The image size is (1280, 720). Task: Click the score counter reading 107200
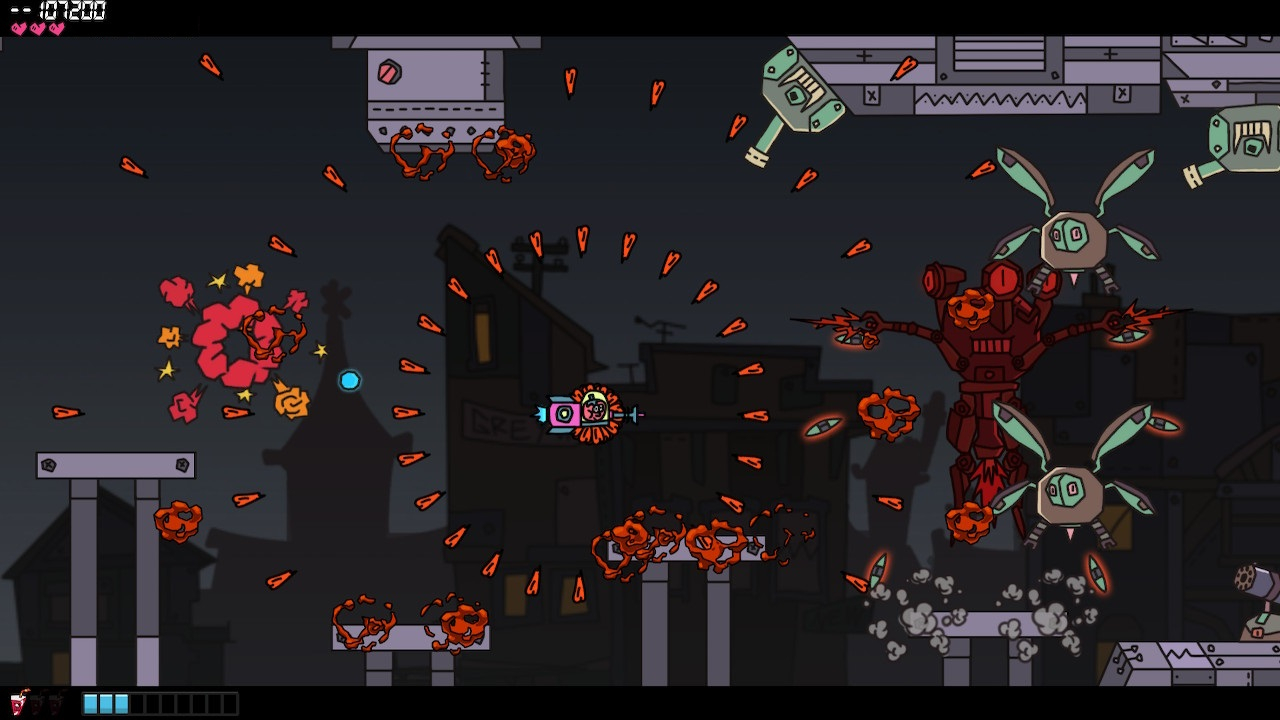click(73, 12)
